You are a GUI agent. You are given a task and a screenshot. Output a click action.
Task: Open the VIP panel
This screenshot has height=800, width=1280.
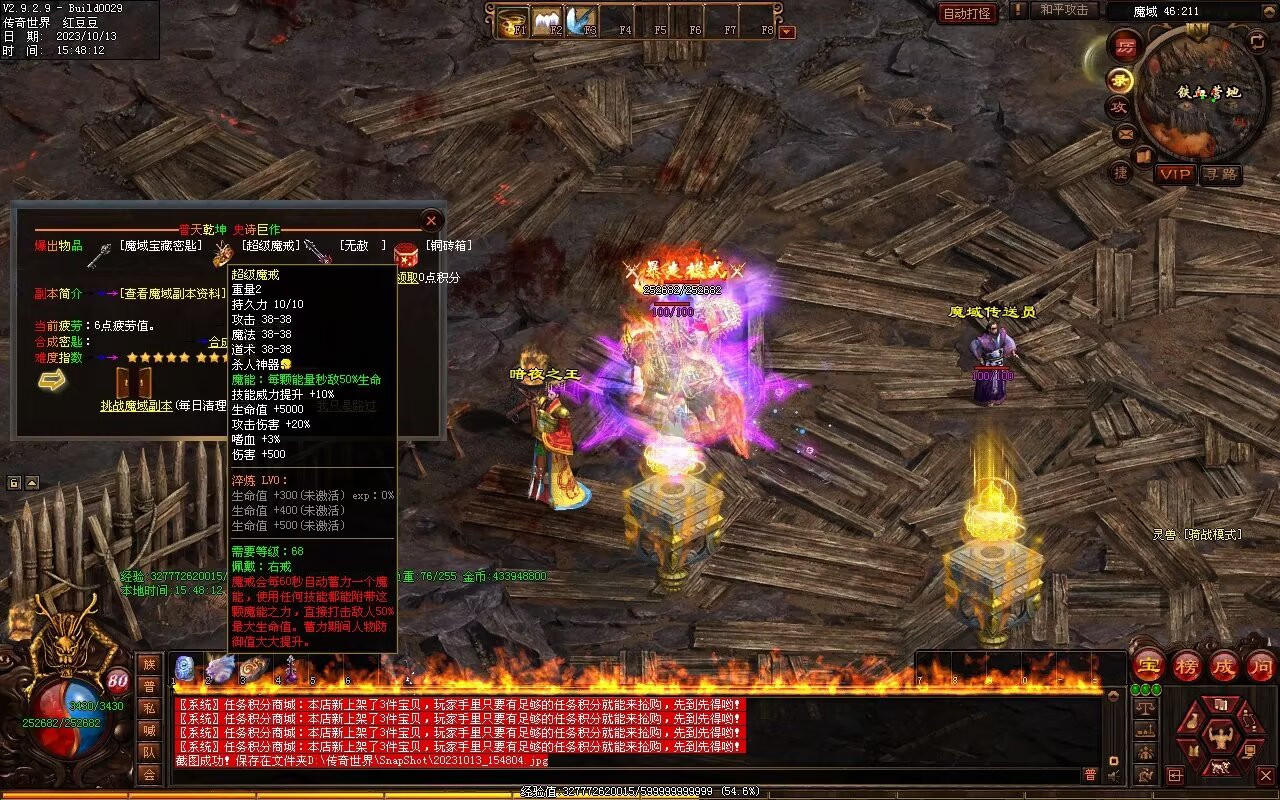click(1175, 174)
